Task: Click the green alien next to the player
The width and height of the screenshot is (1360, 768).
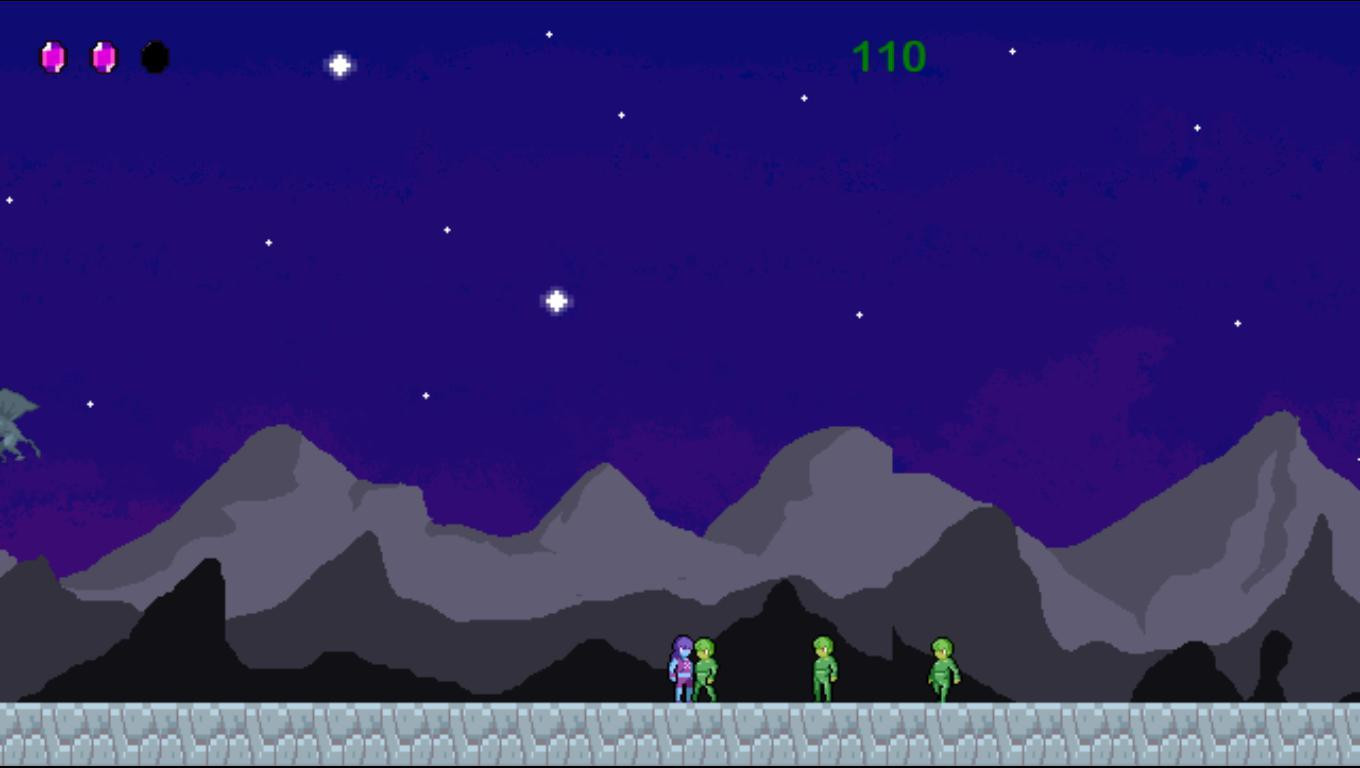Action: tap(706, 670)
